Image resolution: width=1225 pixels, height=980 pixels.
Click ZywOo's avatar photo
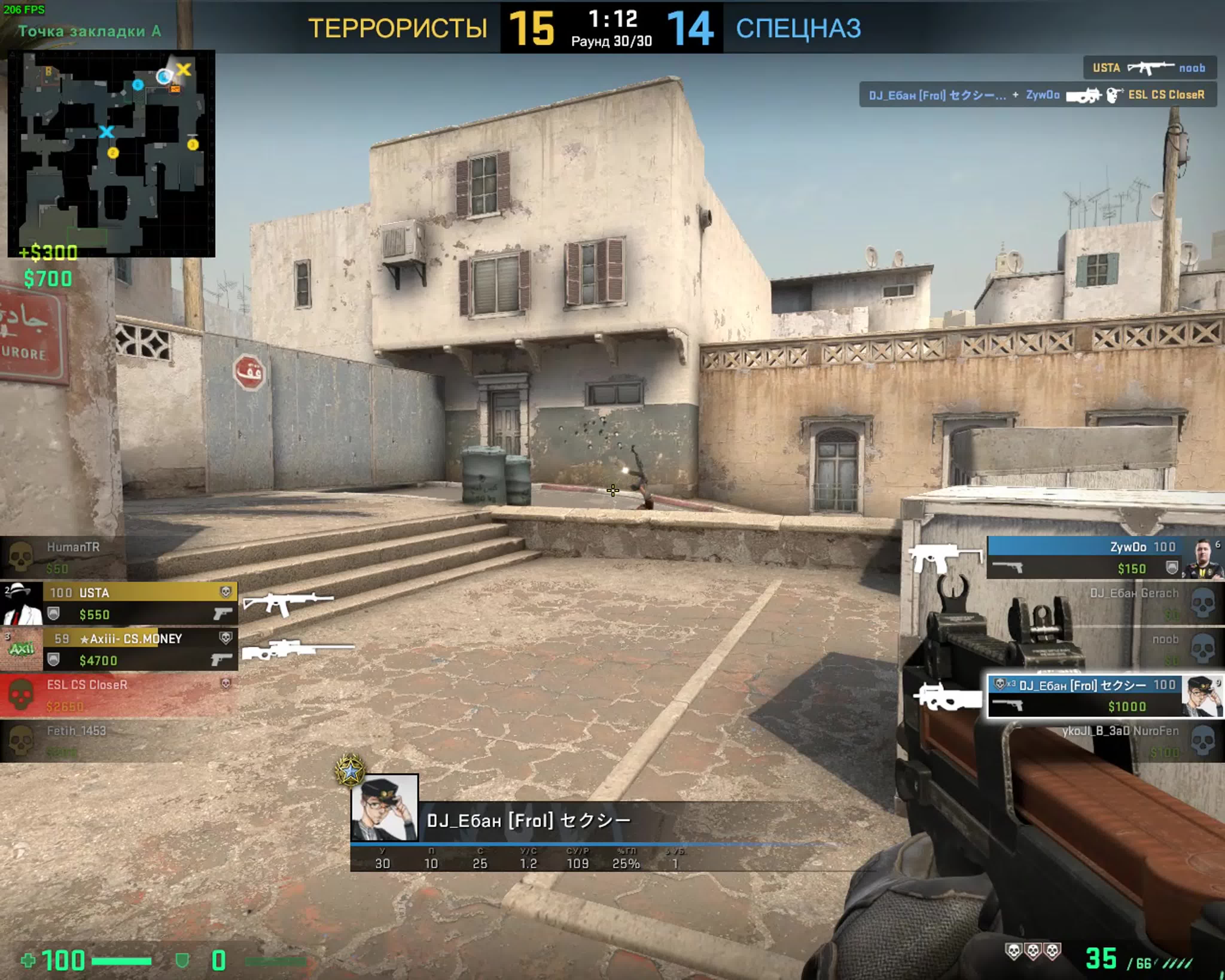pos(1202,558)
